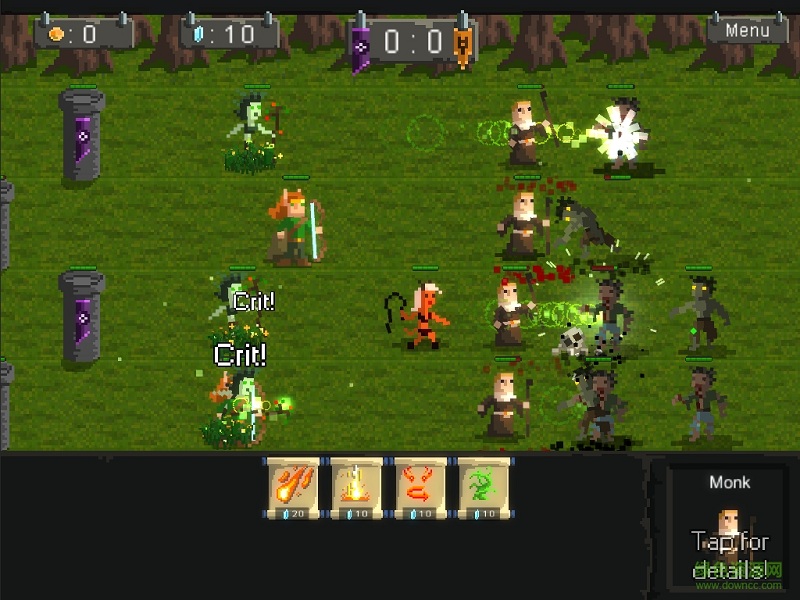Tap the Monk panel for details
Screen dimensions: 800x600
tap(729, 530)
